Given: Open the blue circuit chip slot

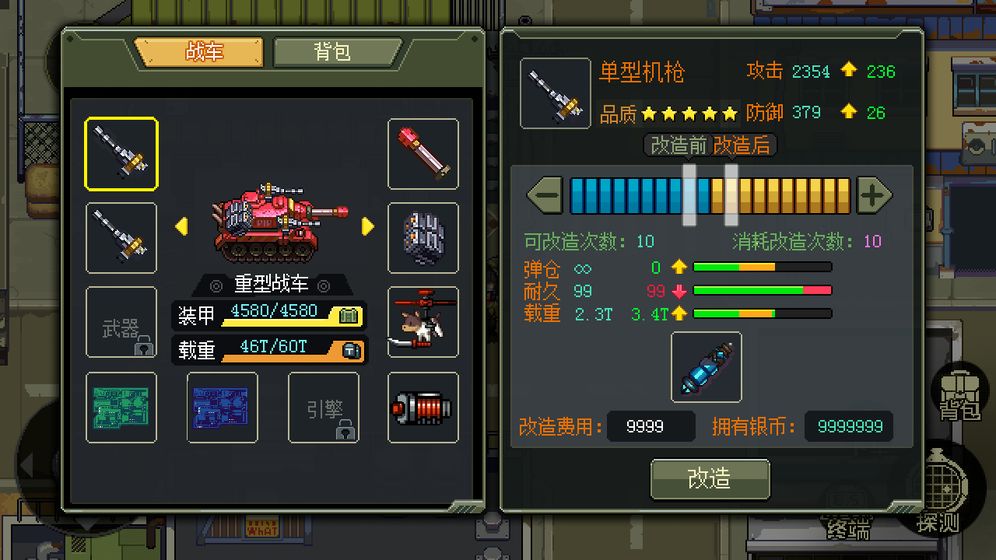Looking at the screenshot, I should click(222, 407).
